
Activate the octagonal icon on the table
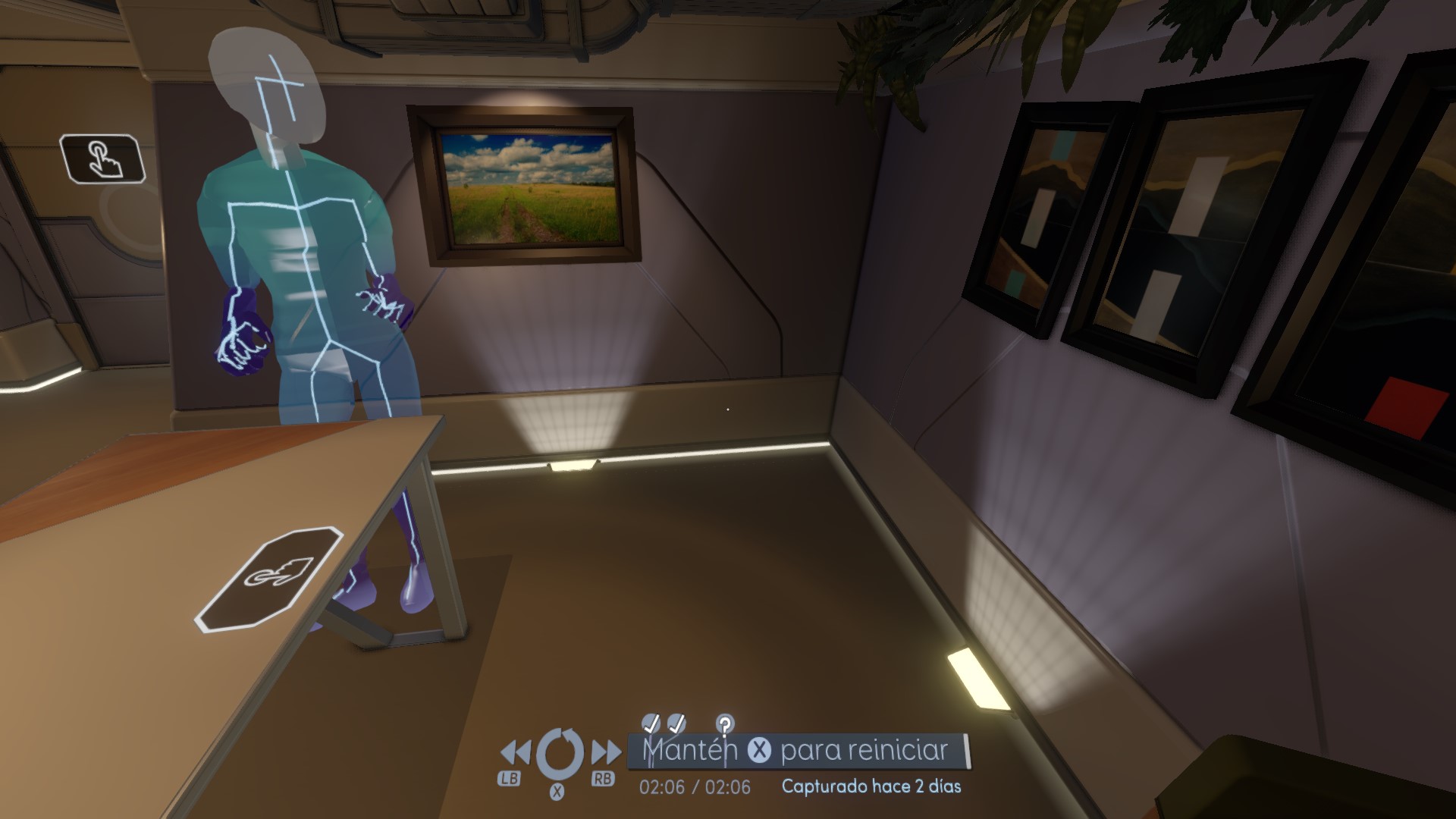[x=271, y=579]
